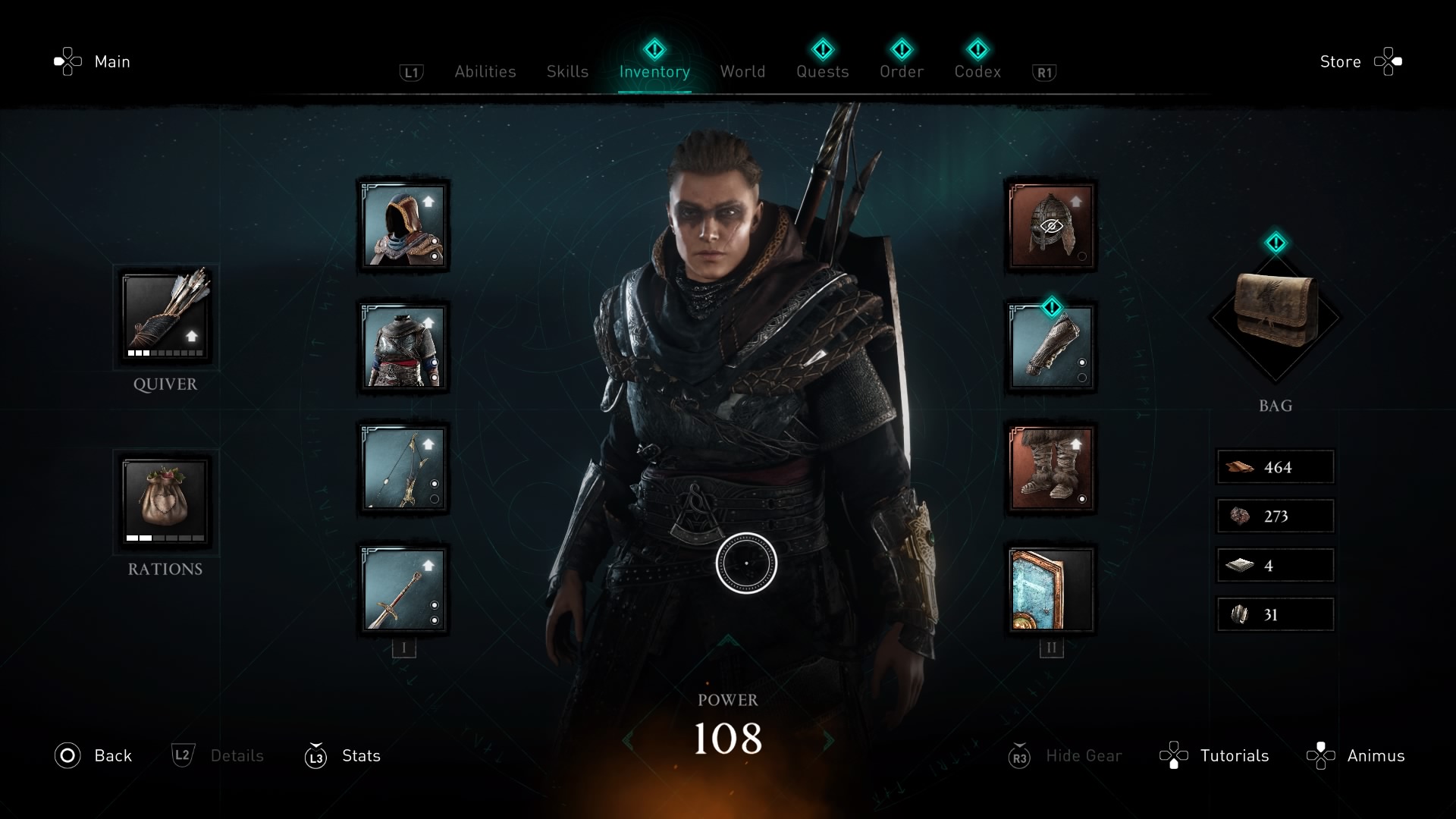Screen dimensions: 1456x819
Task: Choose the bracers equipment slot
Action: coord(1051,347)
